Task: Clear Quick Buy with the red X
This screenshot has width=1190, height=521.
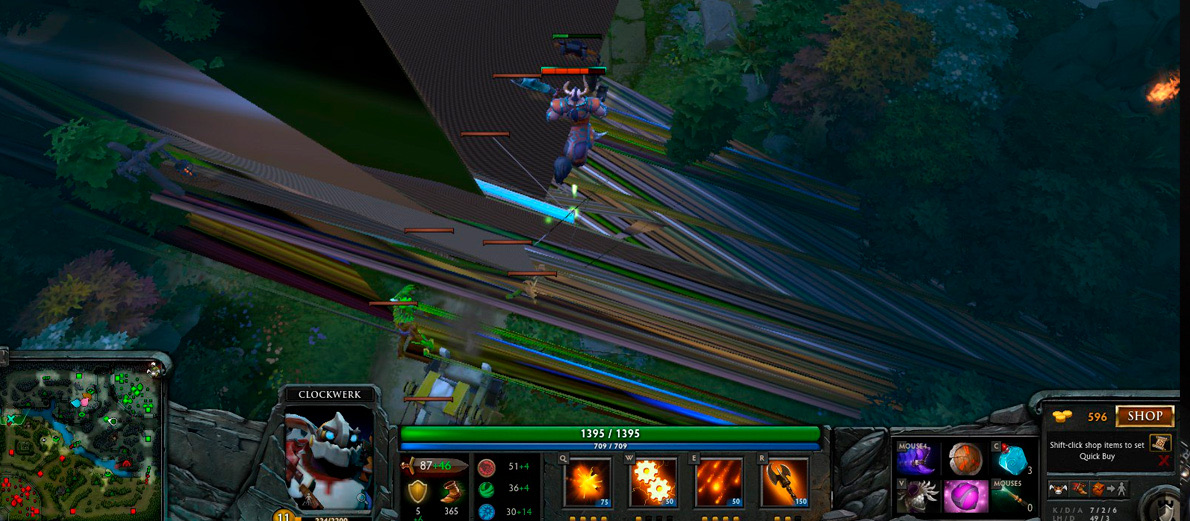Action: coord(1163,461)
